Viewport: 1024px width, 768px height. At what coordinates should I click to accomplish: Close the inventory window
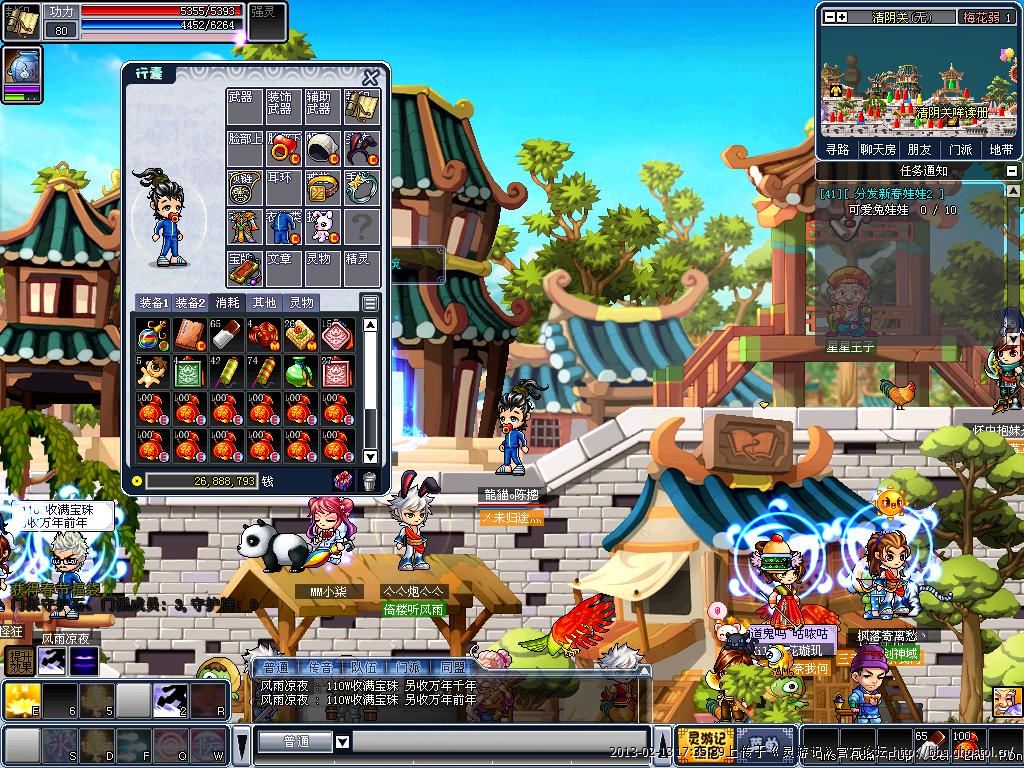coord(371,78)
